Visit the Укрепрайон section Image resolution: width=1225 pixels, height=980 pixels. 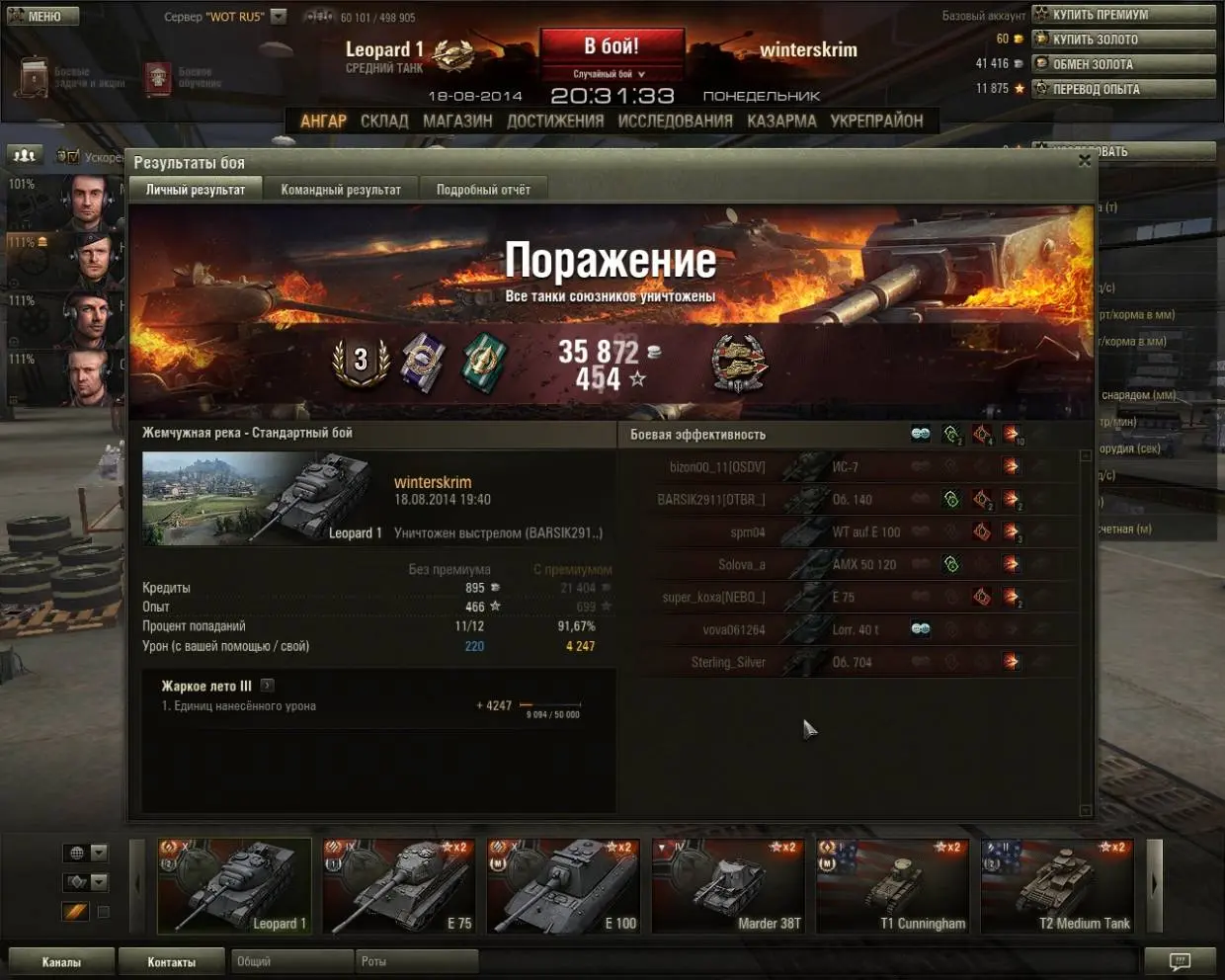tap(876, 121)
